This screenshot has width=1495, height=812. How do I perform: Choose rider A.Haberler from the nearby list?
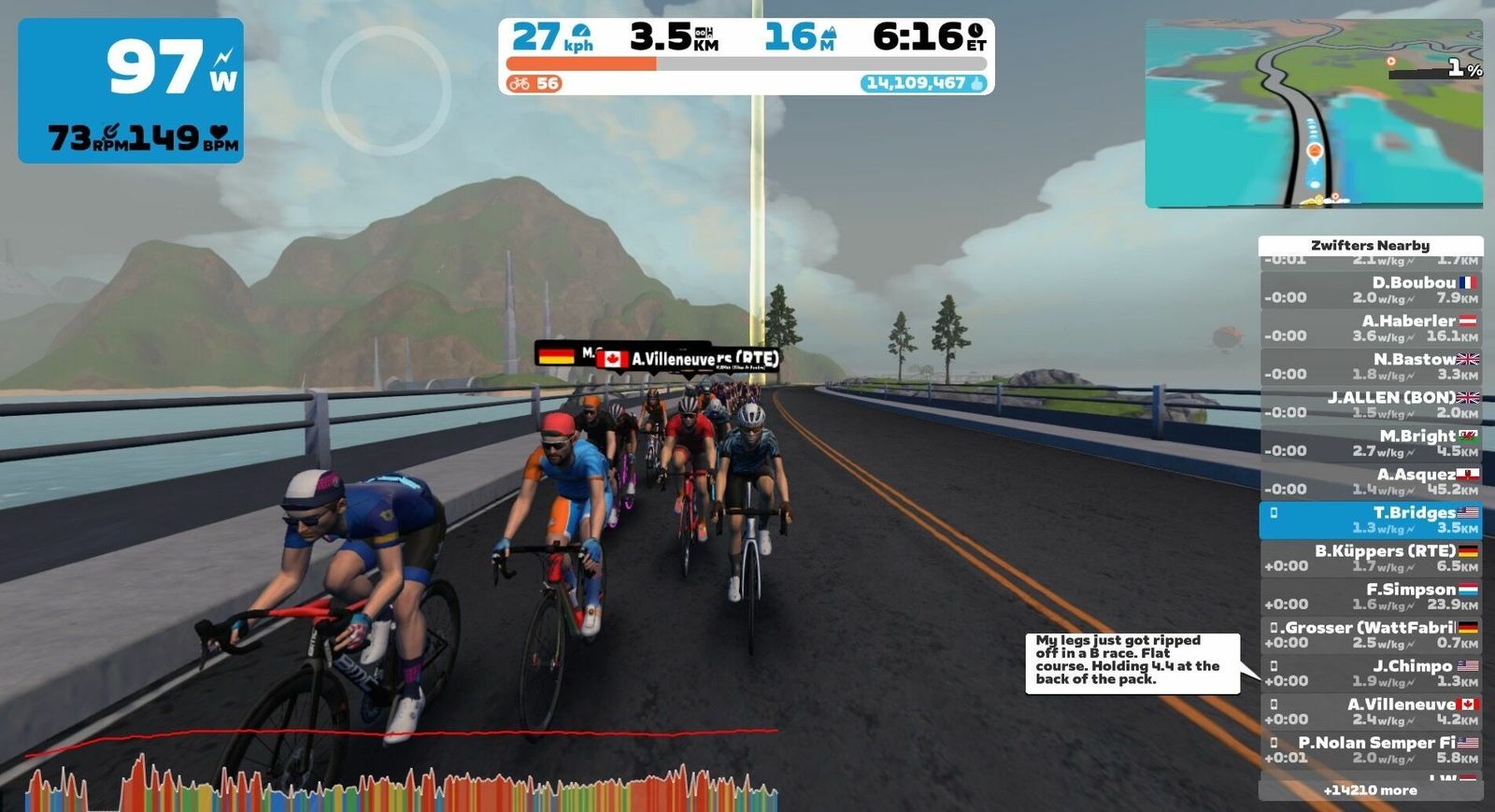(1371, 328)
